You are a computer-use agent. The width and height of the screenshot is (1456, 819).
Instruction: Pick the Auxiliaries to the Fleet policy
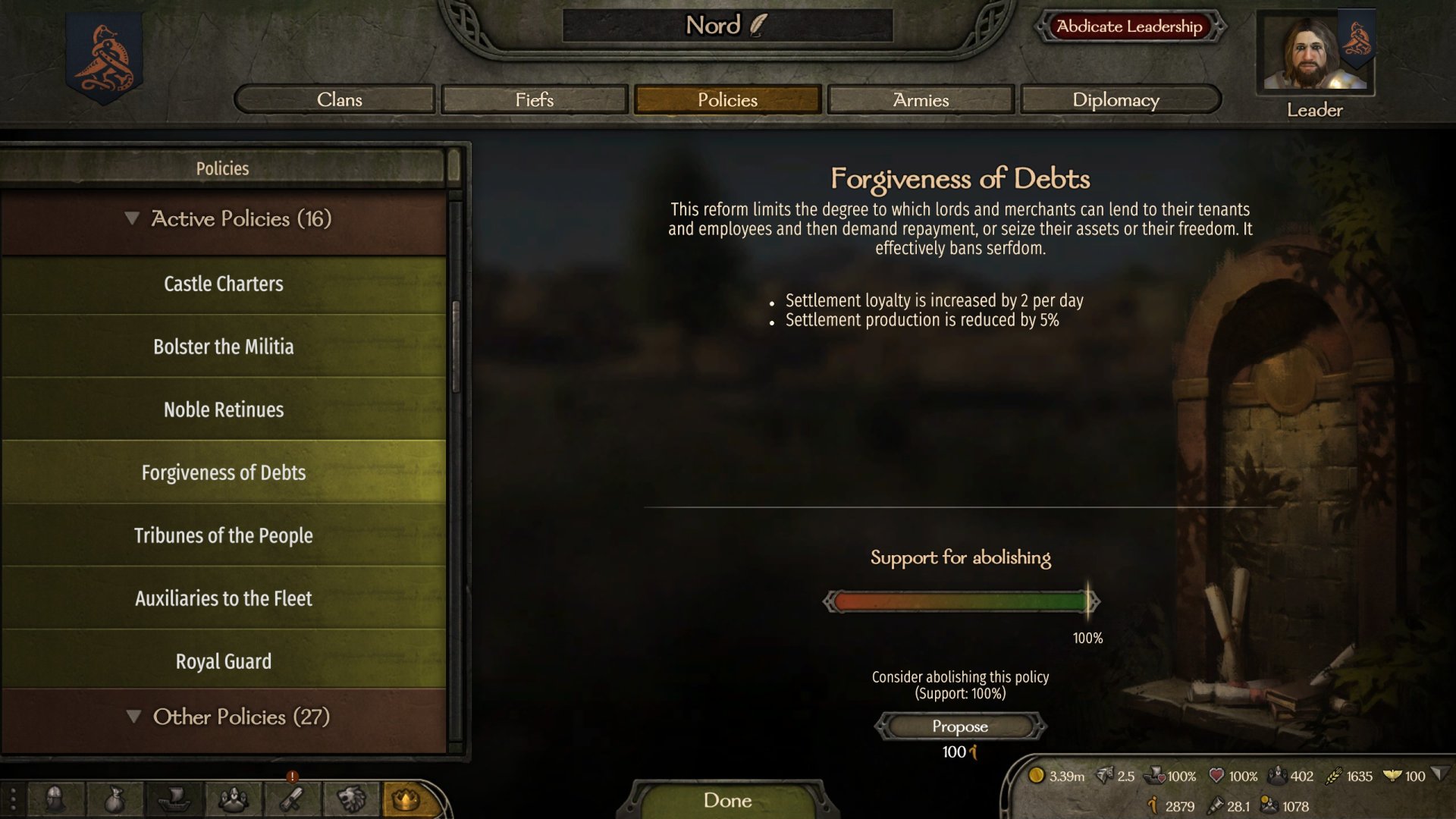pyautogui.click(x=224, y=599)
